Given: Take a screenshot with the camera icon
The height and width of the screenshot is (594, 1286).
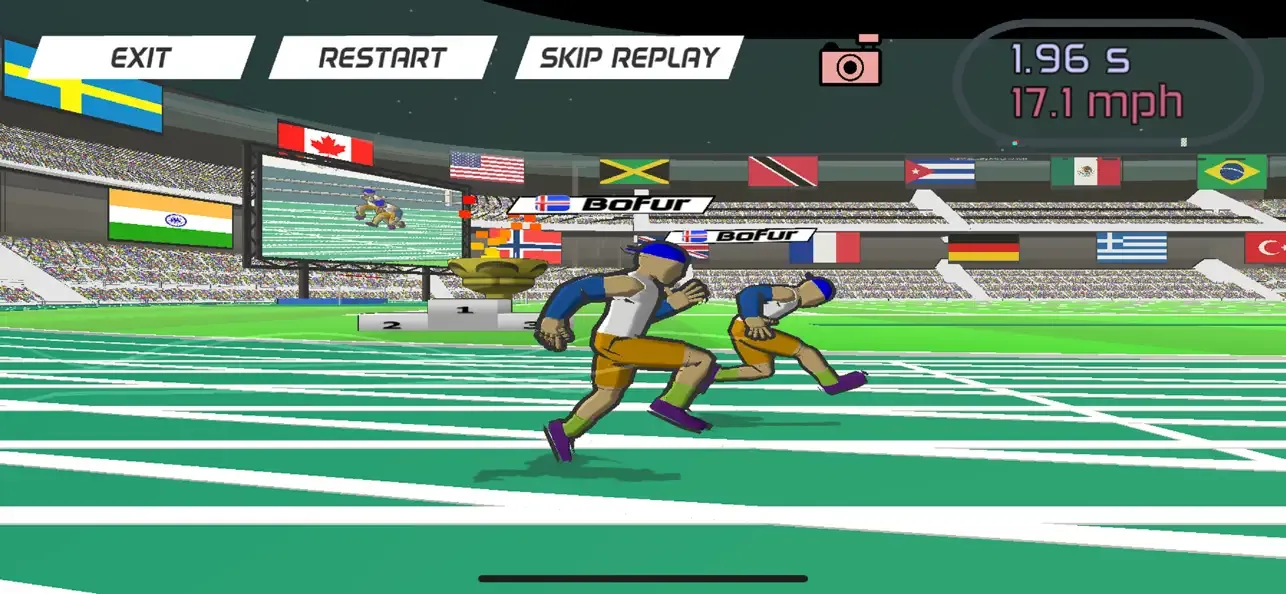Looking at the screenshot, I should [850, 63].
